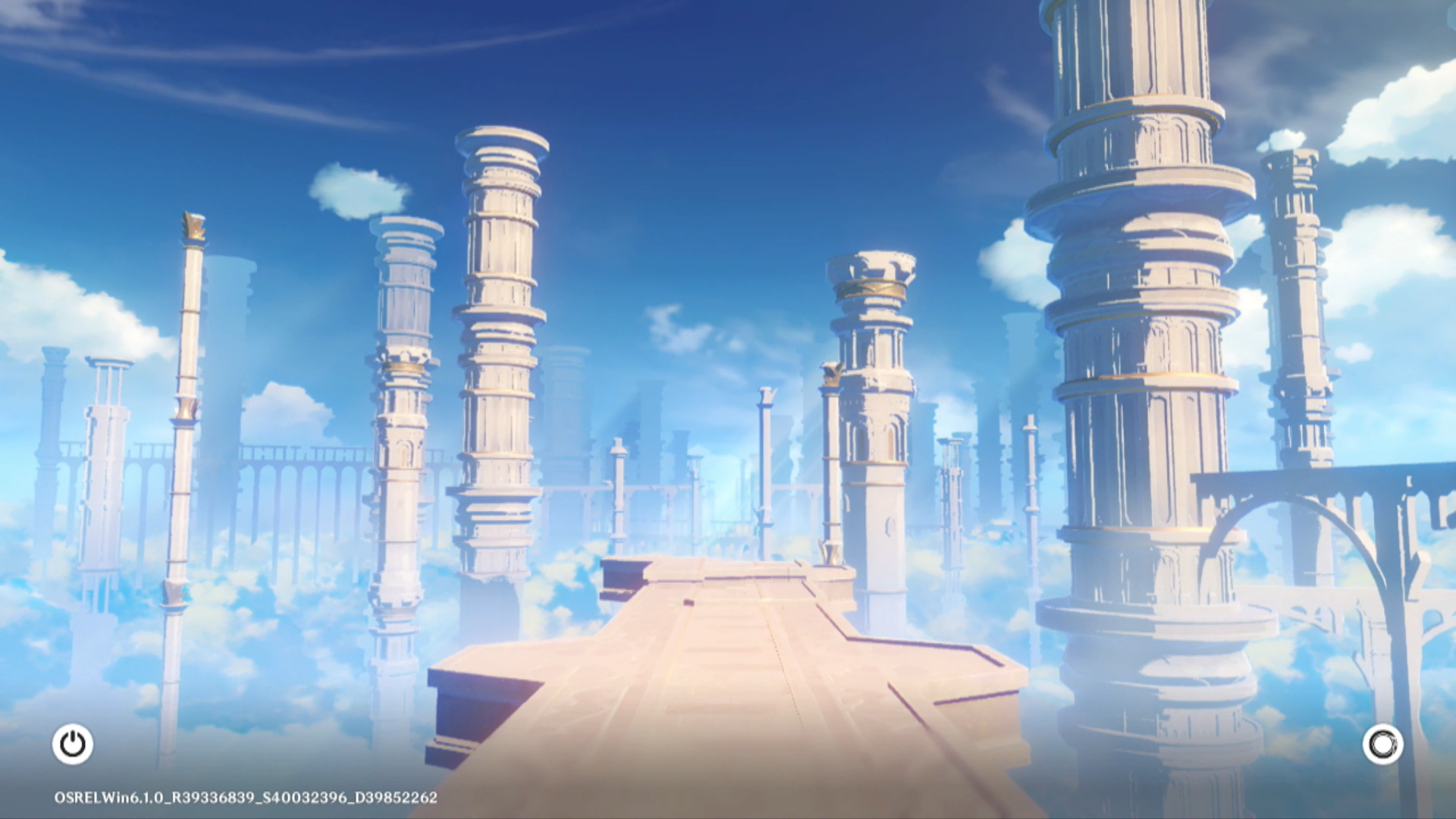Click the circular ring icon button

coord(1382,744)
